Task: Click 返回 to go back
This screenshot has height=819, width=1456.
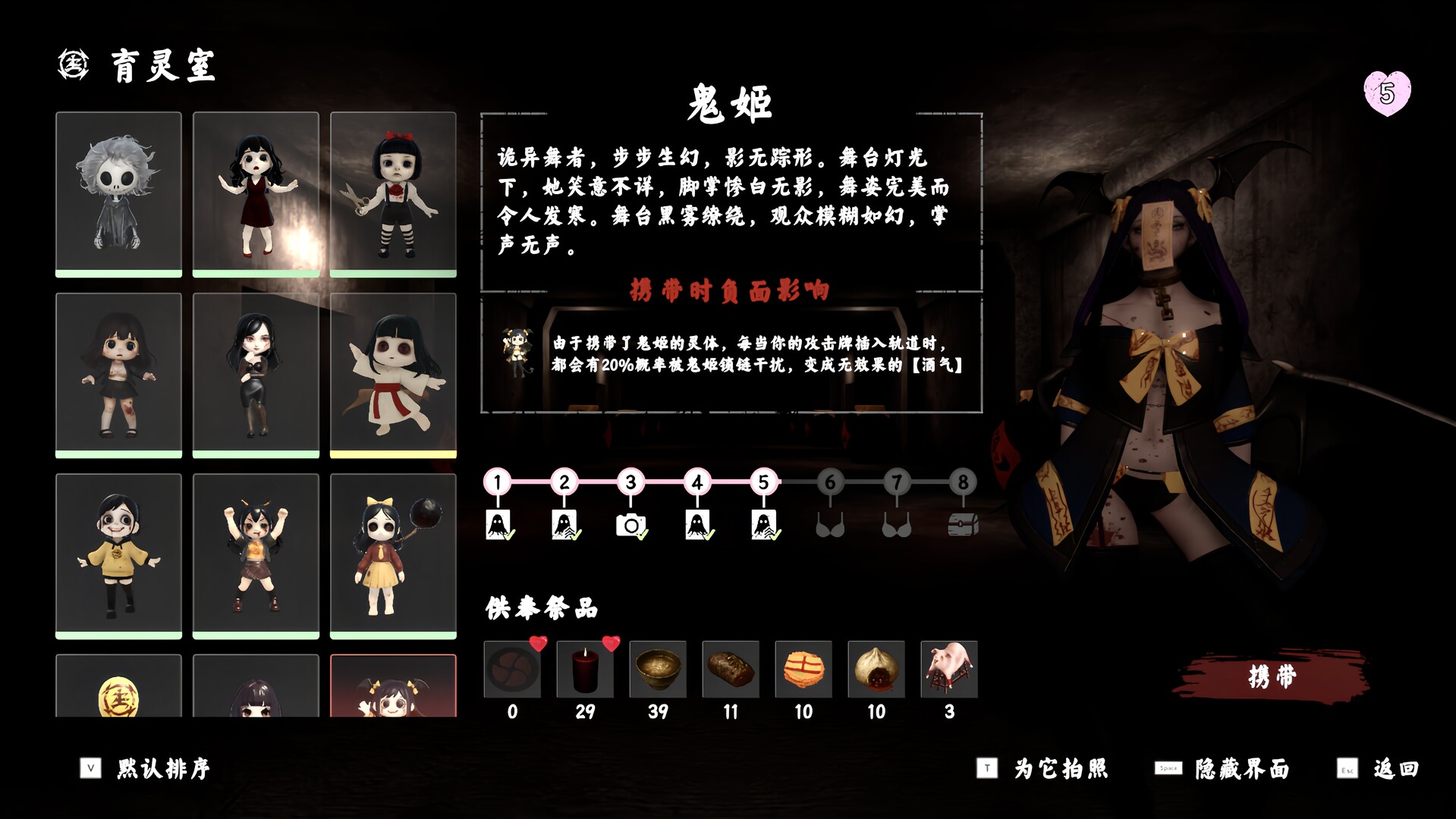Action: pyautogui.click(x=1401, y=768)
